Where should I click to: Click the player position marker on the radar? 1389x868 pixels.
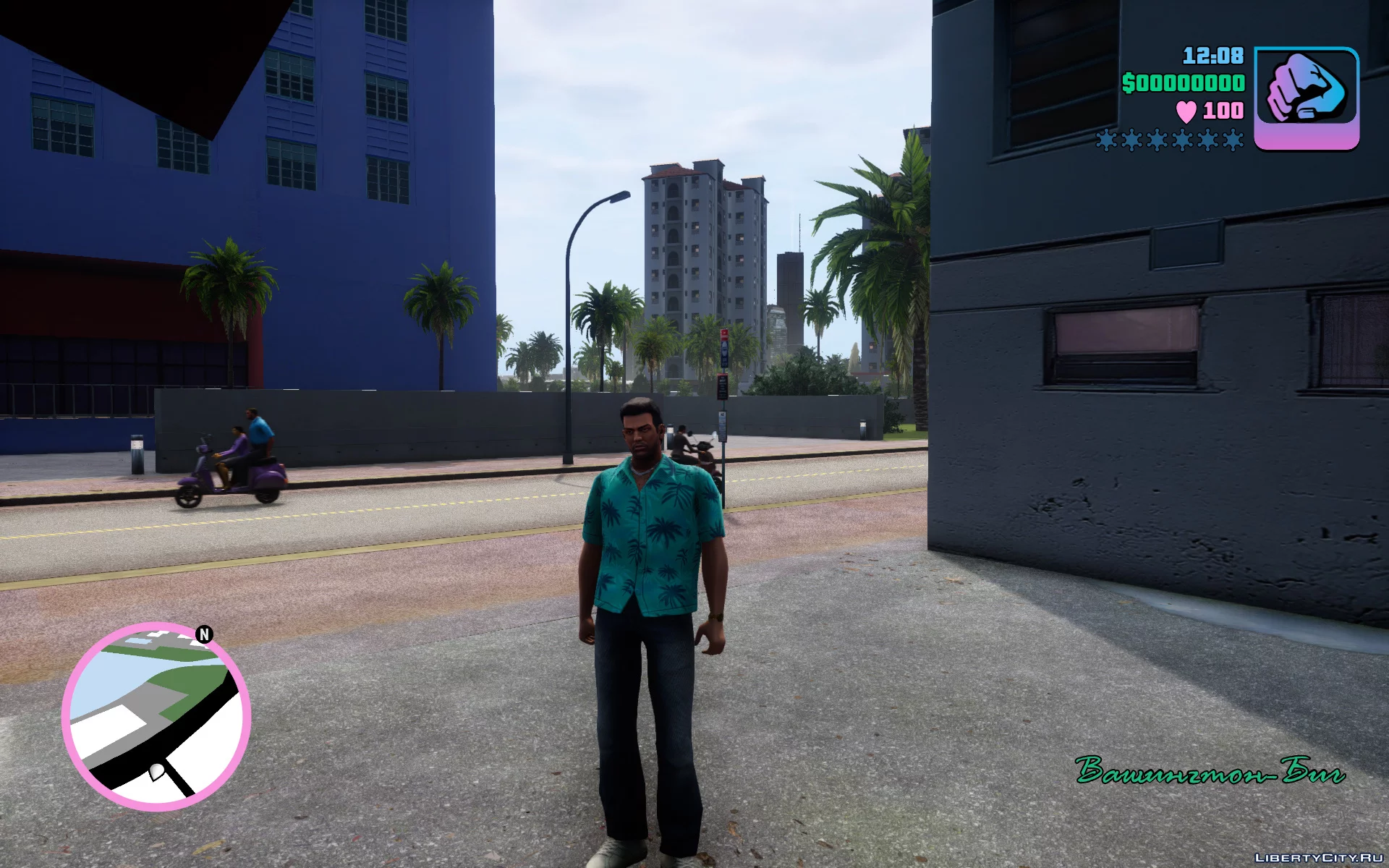pos(156,771)
